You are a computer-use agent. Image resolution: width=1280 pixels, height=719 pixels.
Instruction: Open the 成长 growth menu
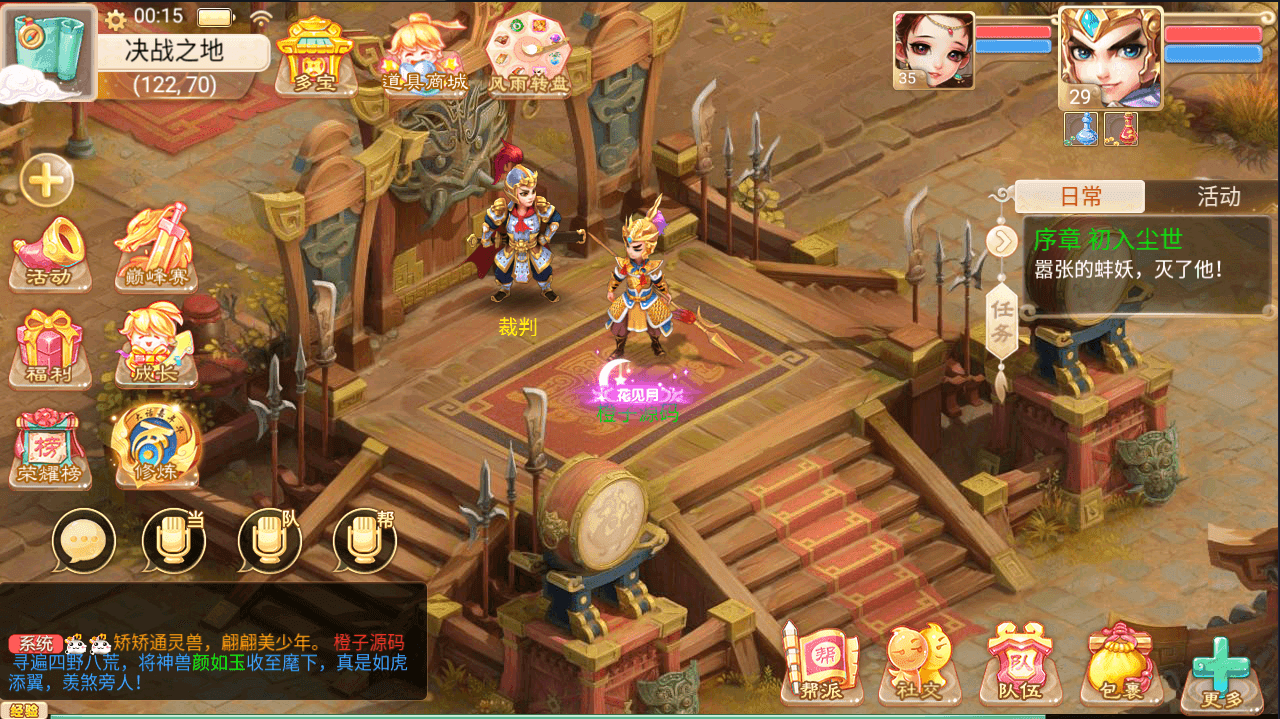coord(155,346)
